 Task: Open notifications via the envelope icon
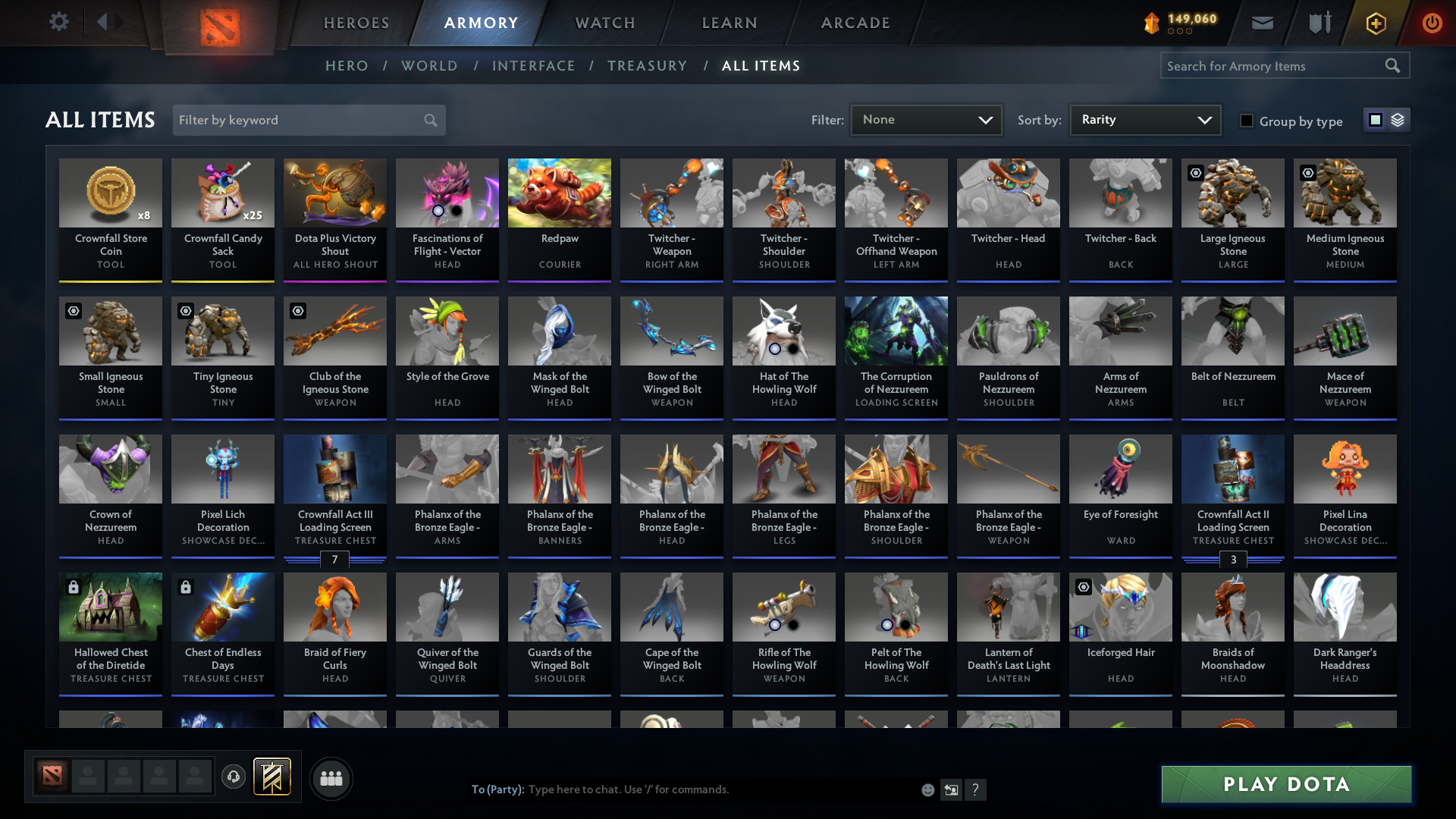click(x=1262, y=23)
